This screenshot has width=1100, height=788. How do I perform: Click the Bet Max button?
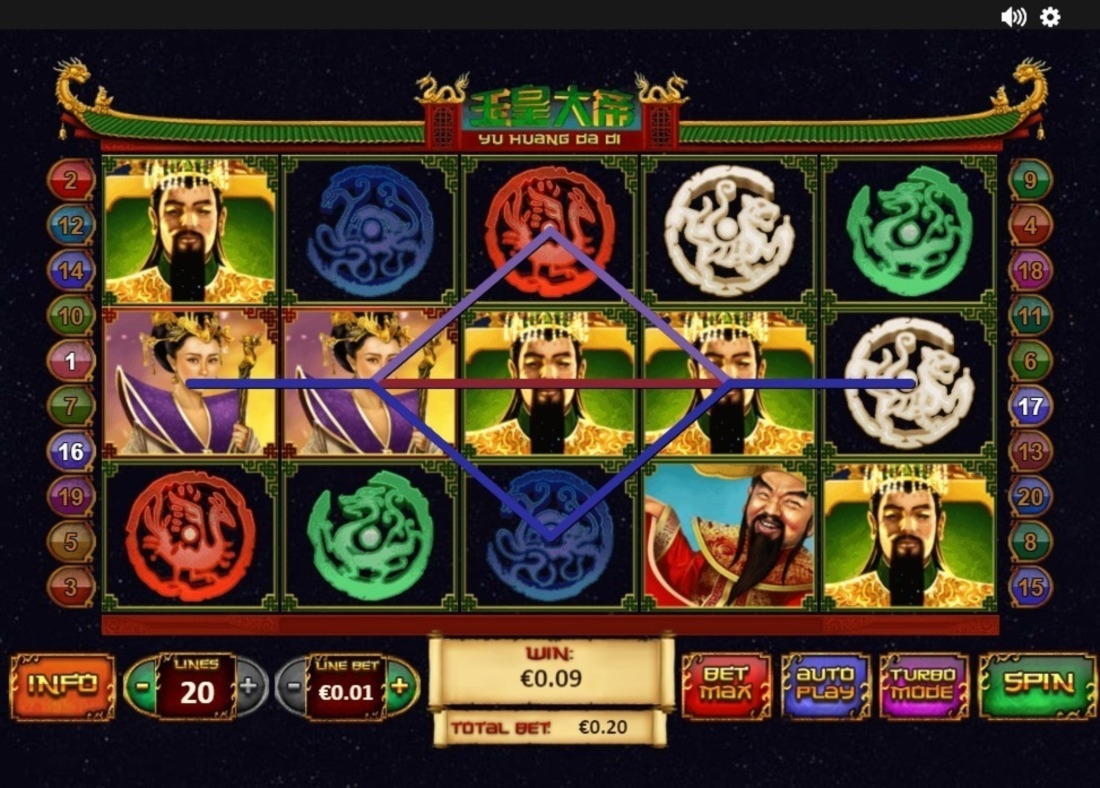(726, 686)
